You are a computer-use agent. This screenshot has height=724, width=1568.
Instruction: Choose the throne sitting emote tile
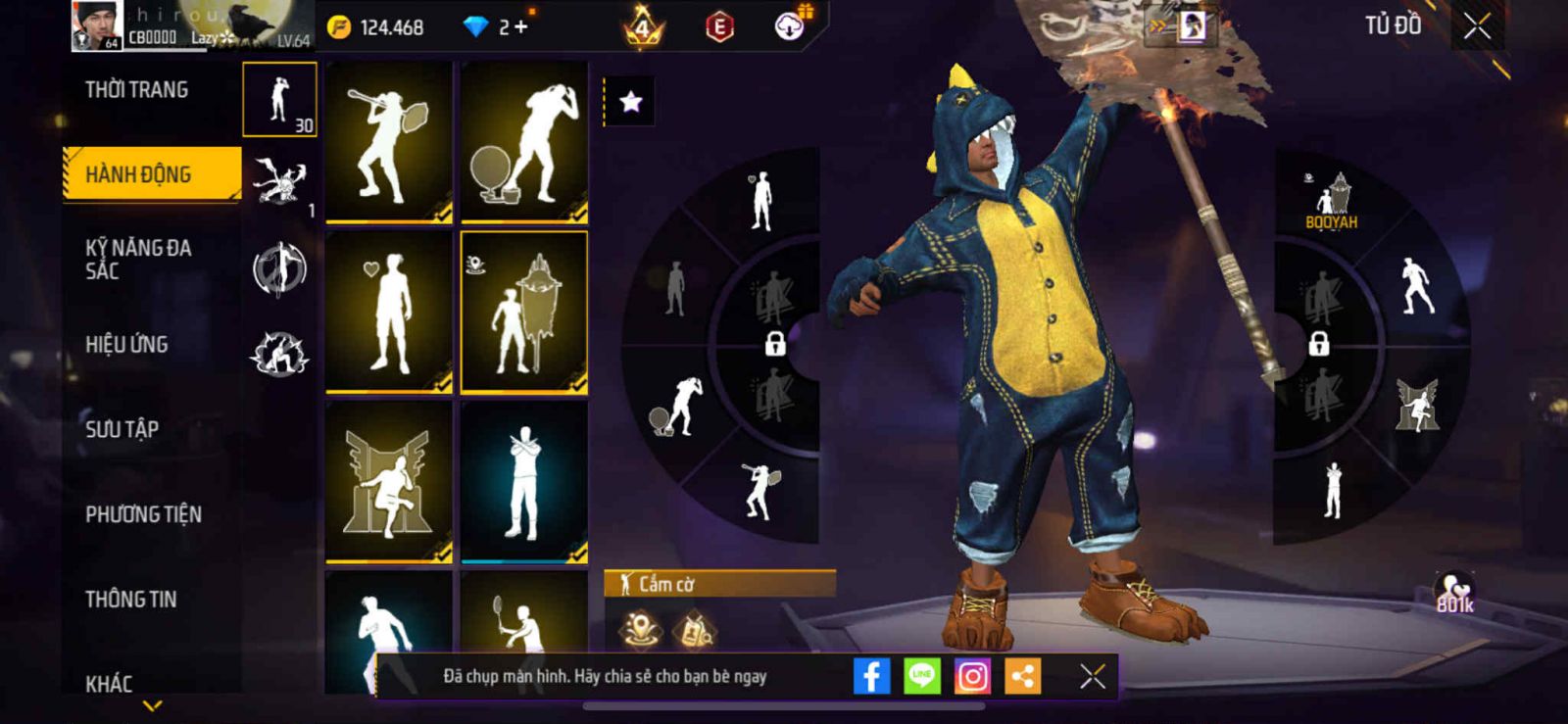[x=389, y=482]
